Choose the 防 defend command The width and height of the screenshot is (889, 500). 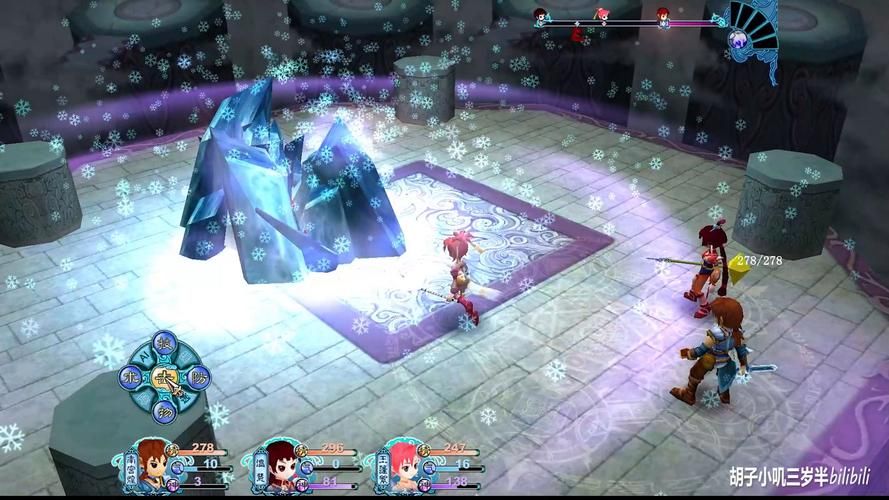point(196,378)
